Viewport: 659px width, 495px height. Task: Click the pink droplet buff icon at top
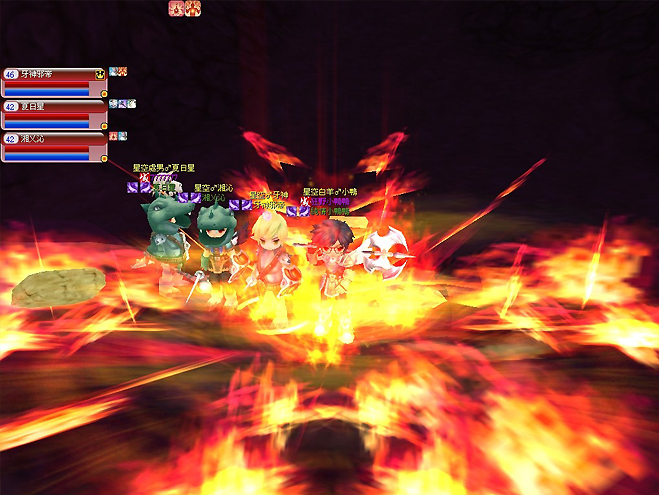[x=176, y=8]
